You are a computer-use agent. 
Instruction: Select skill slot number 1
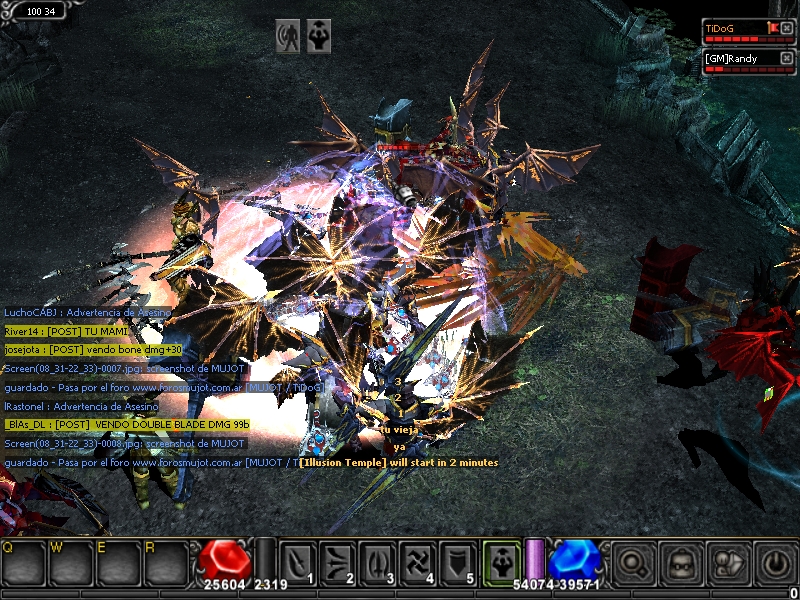(299, 562)
